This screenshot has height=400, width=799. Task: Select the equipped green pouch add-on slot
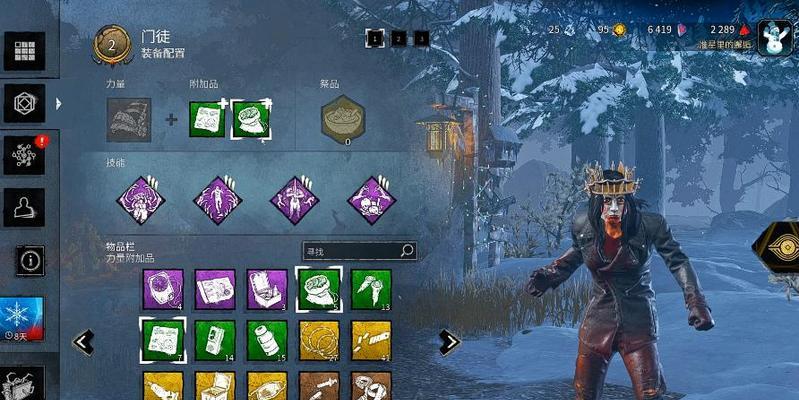tap(251, 119)
